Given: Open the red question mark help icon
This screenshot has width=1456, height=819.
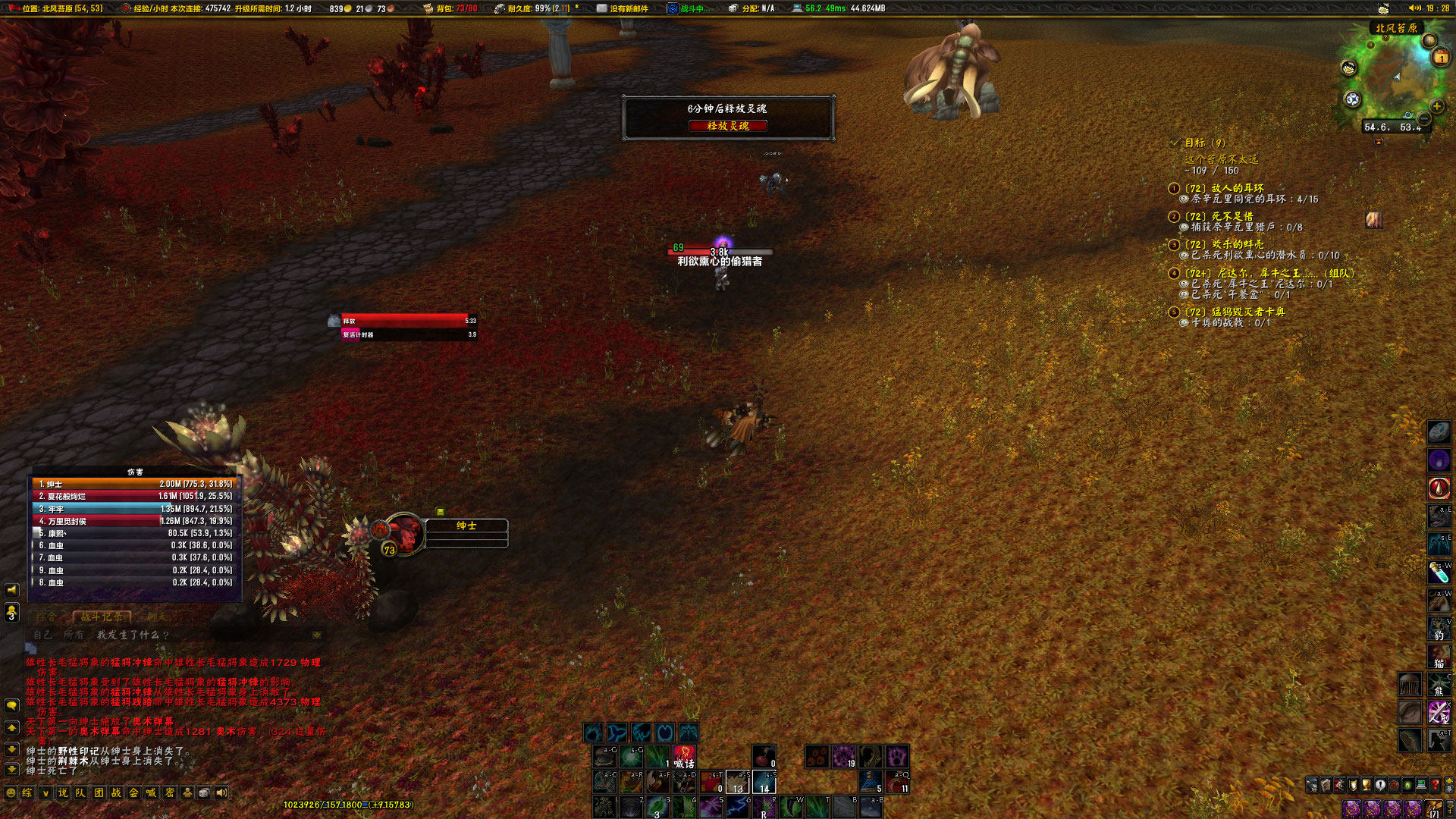Looking at the screenshot, I should point(1434,784).
